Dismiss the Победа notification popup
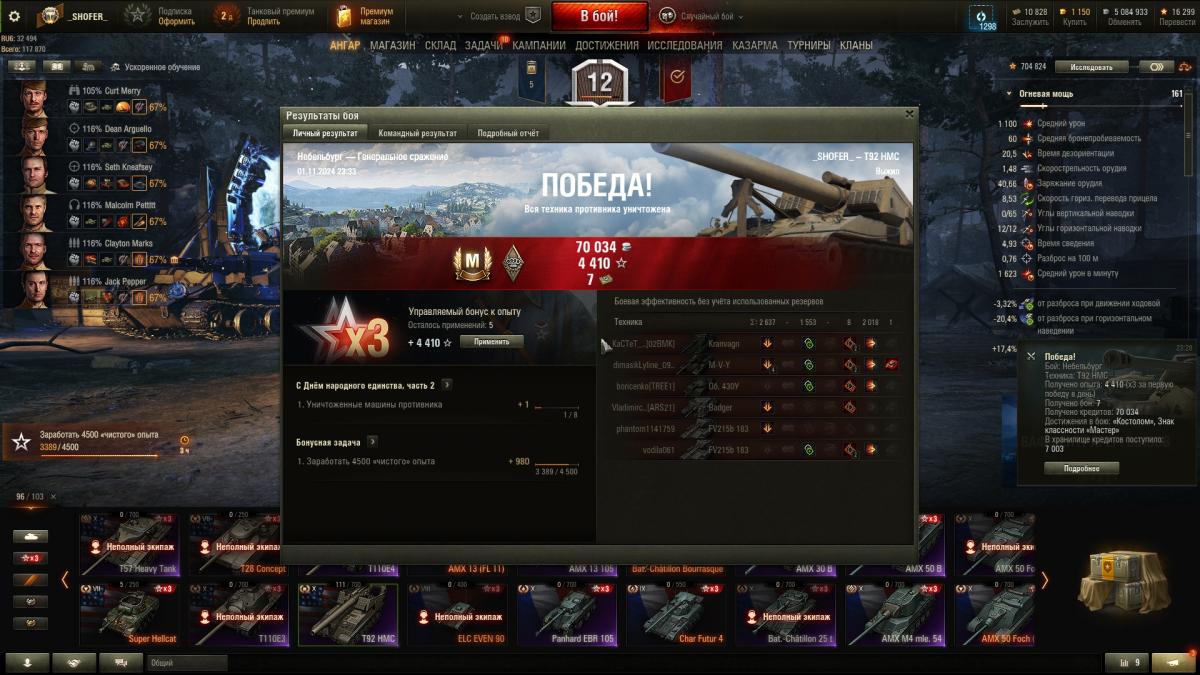The image size is (1200, 675). (x=1031, y=356)
